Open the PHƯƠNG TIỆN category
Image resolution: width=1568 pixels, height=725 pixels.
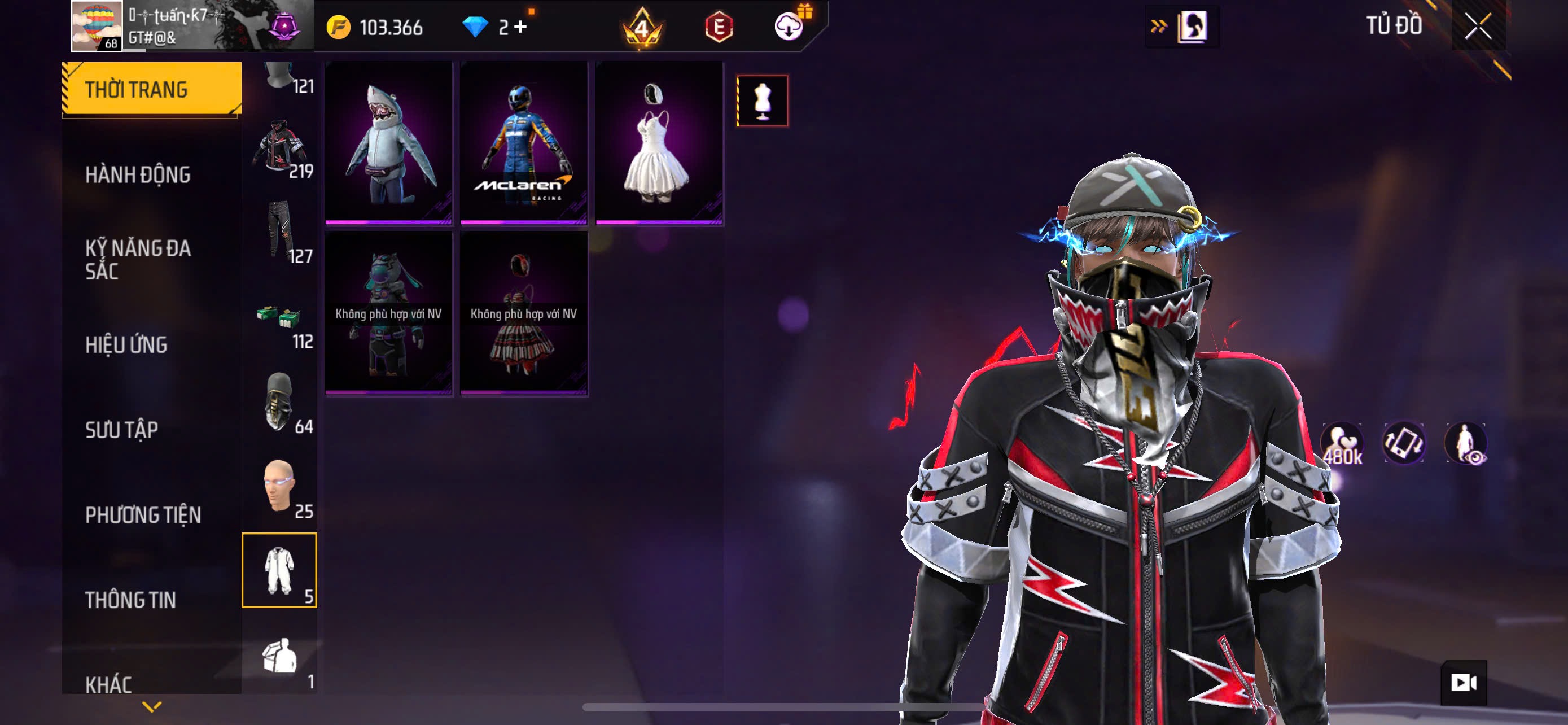coord(143,515)
